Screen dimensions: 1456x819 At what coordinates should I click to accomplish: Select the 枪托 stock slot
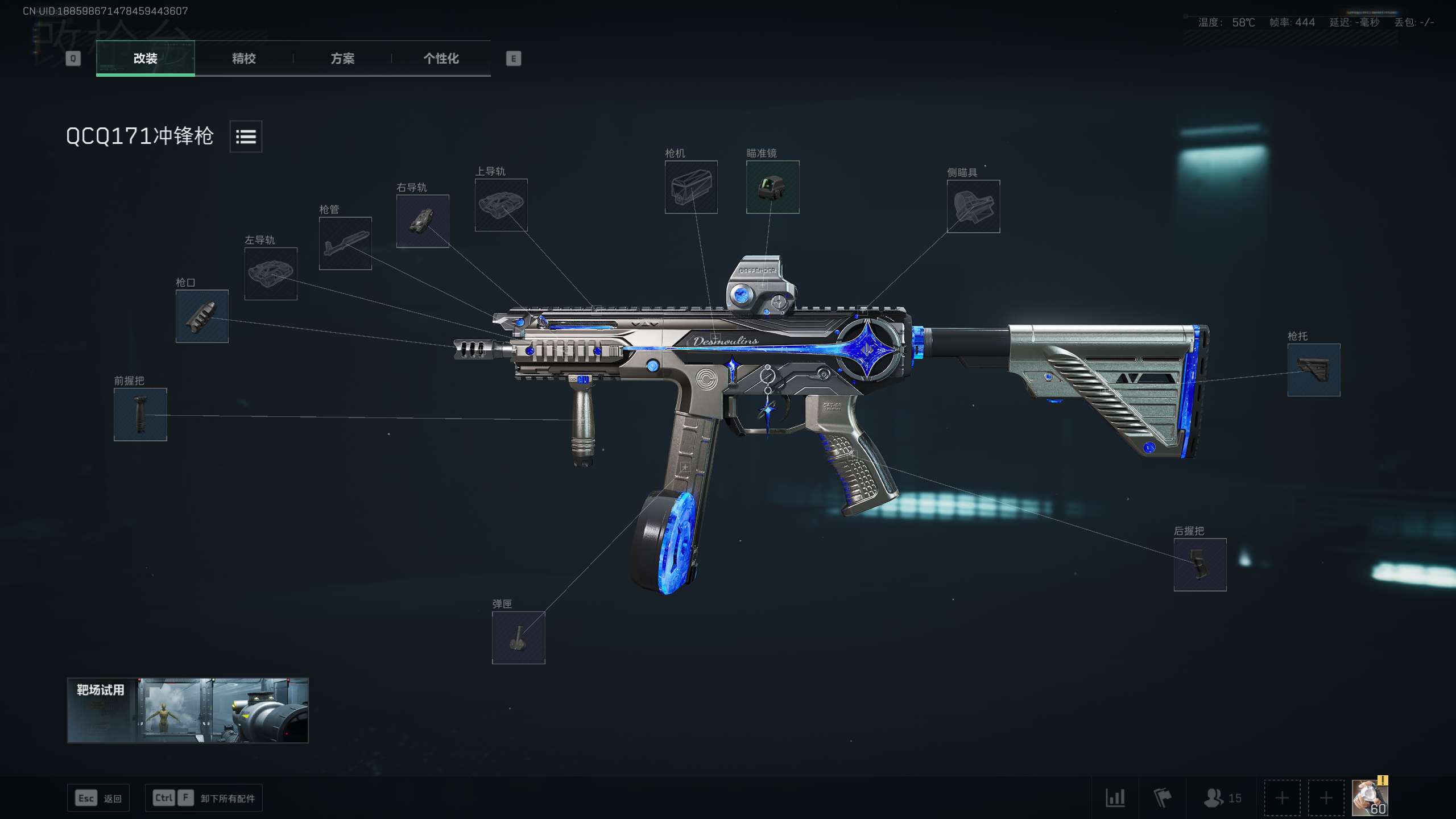point(1314,370)
